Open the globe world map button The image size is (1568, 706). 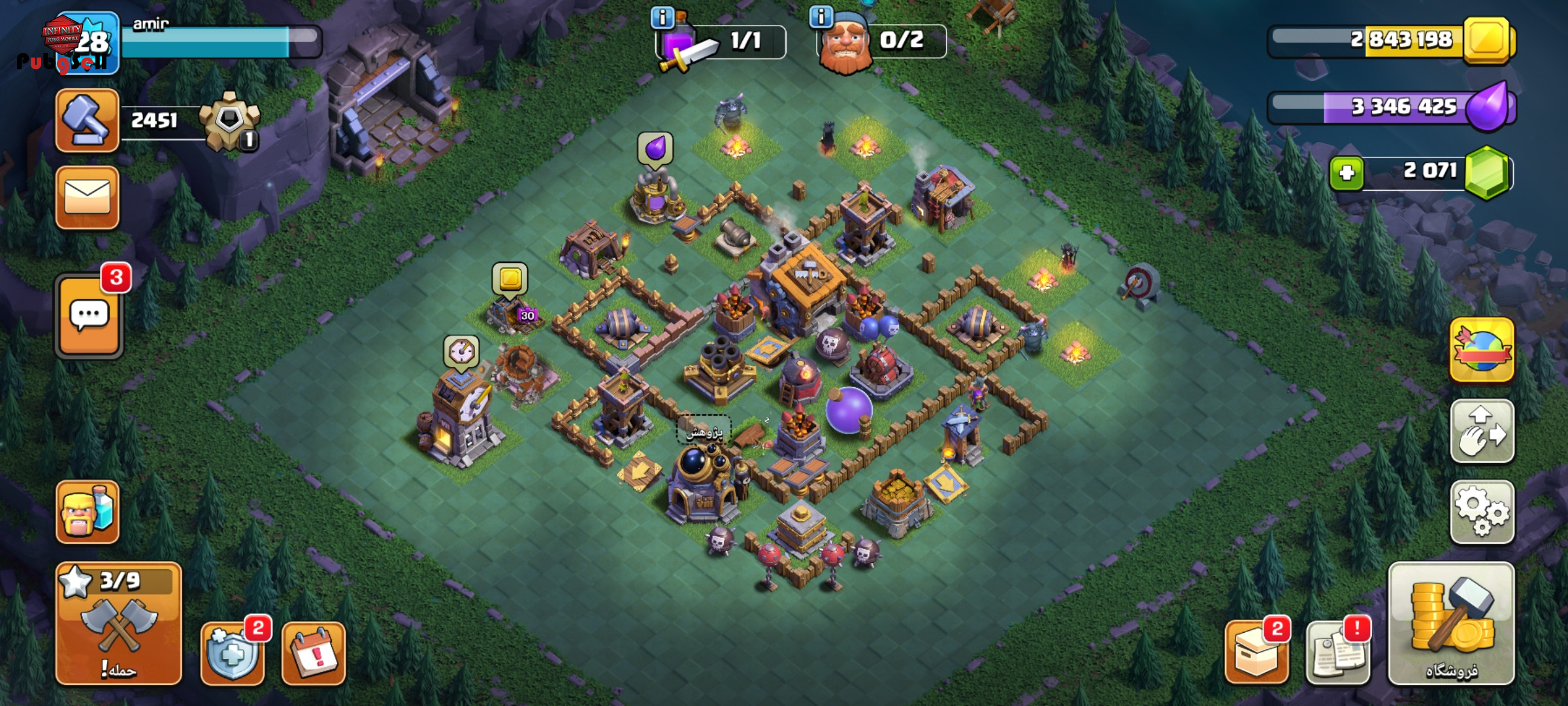(x=1482, y=350)
